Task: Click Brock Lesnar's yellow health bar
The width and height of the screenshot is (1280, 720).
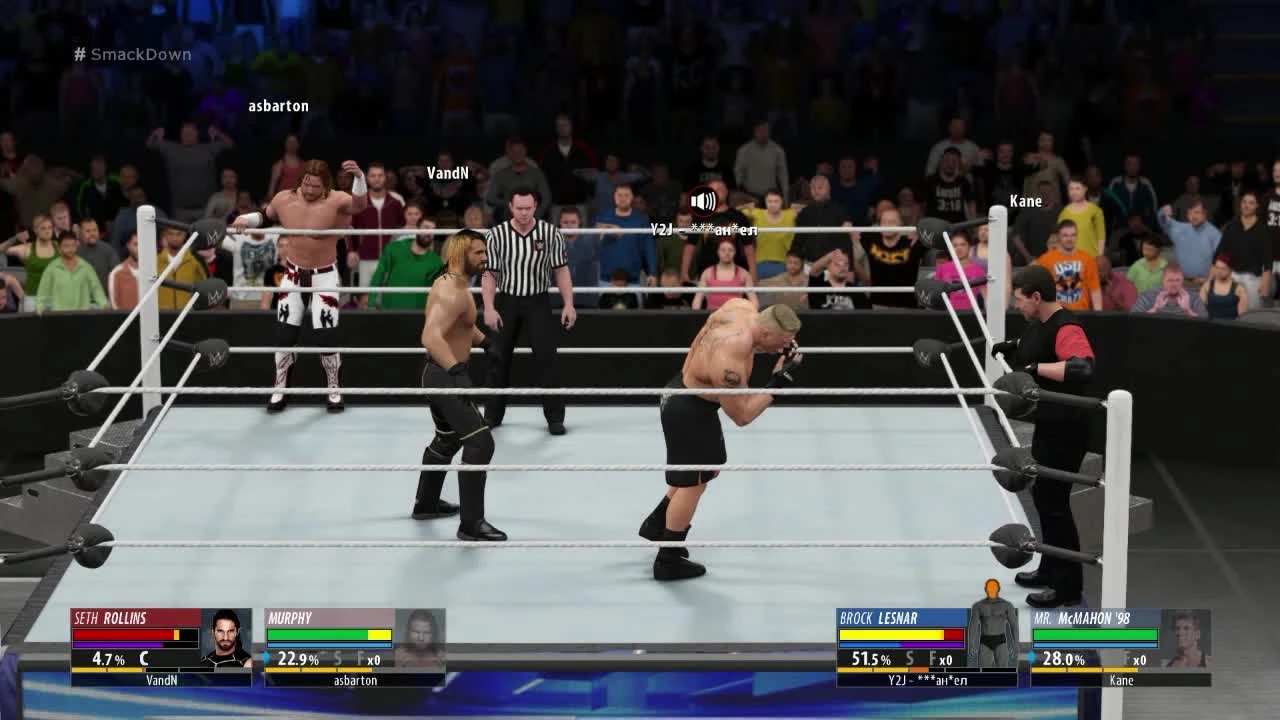Action: pos(892,634)
